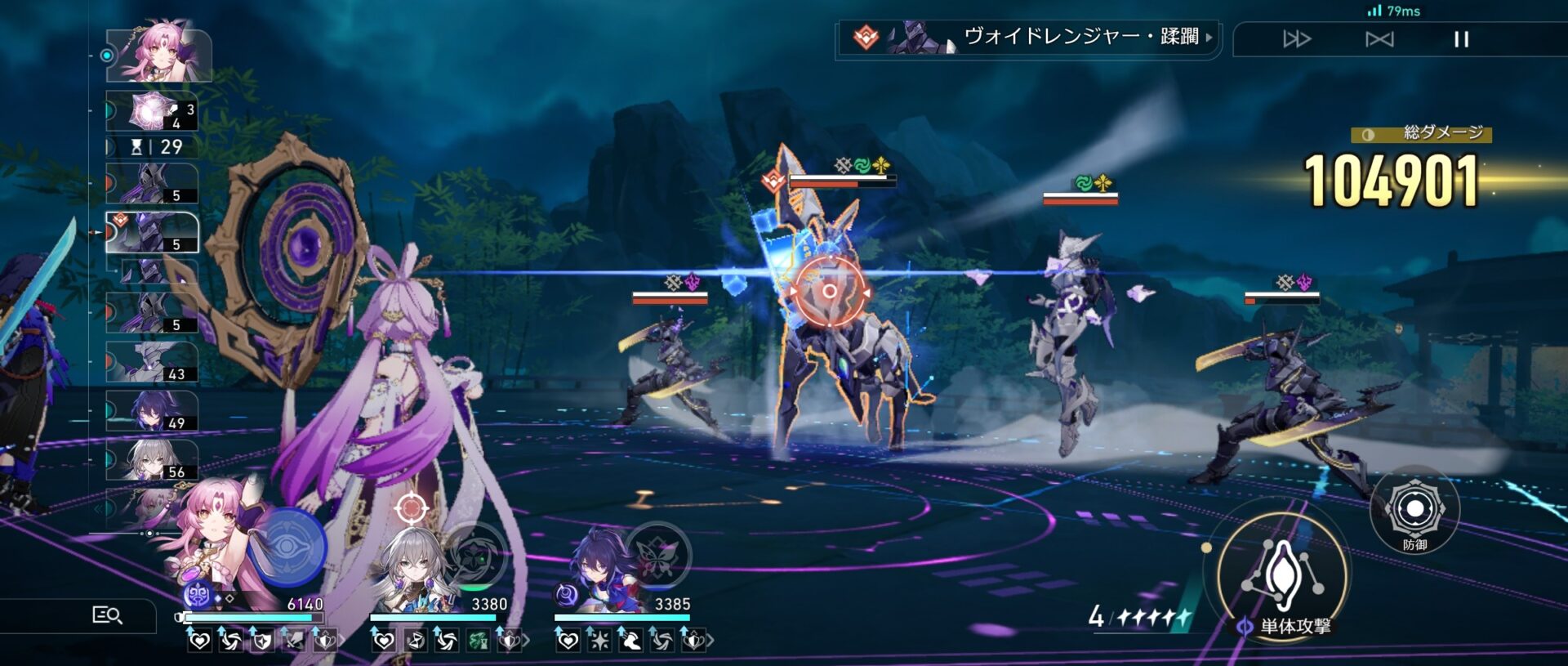Pause the battle
Viewport: 1568px width, 666px height.
click(x=1461, y=39)
